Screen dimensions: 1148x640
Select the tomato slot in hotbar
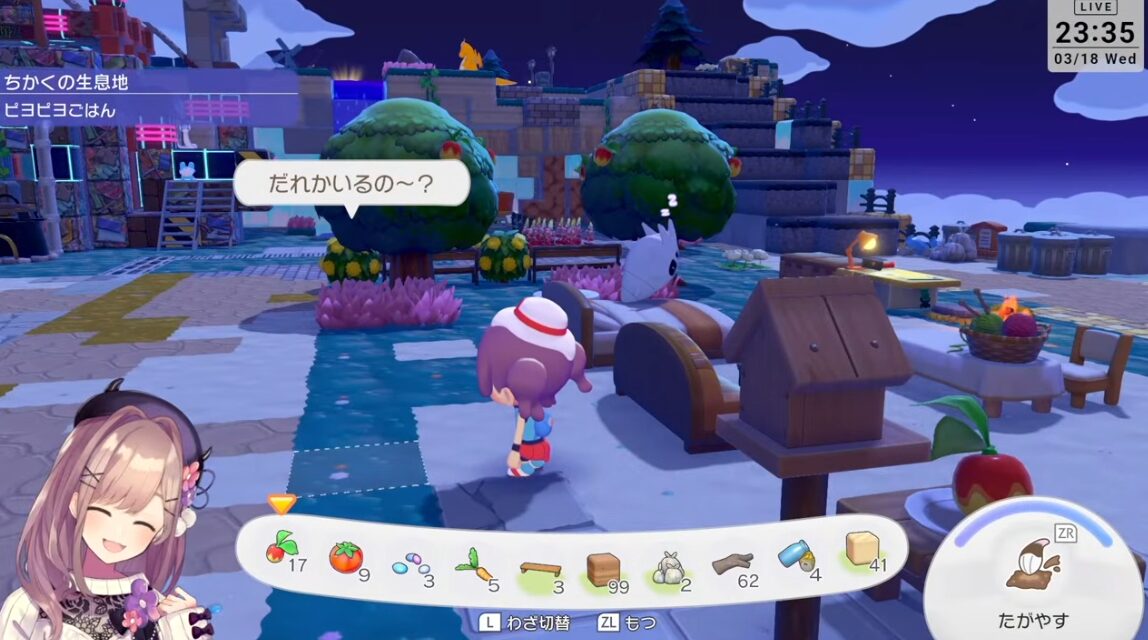click(x=346, y=557)
